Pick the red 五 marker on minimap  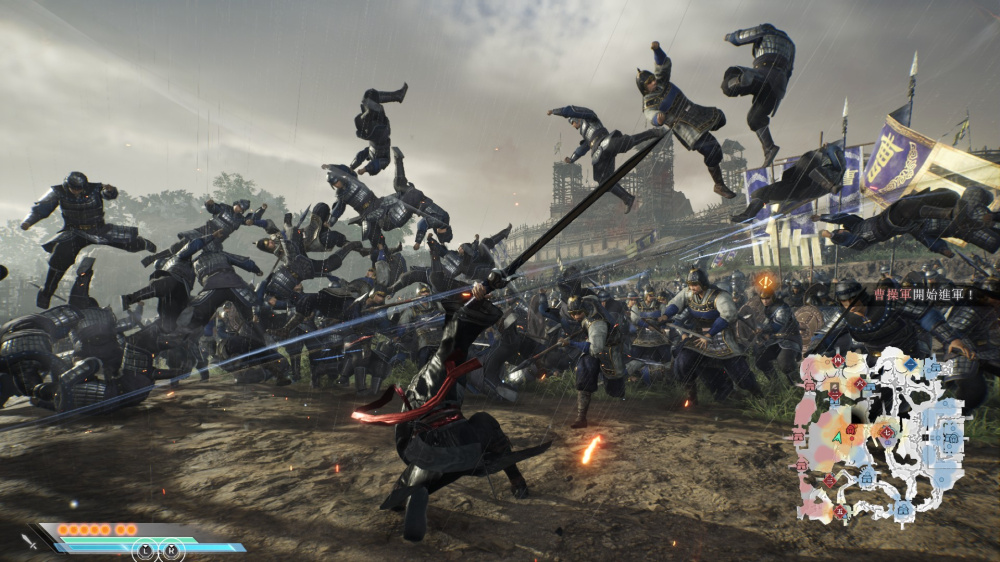point(840,512)
